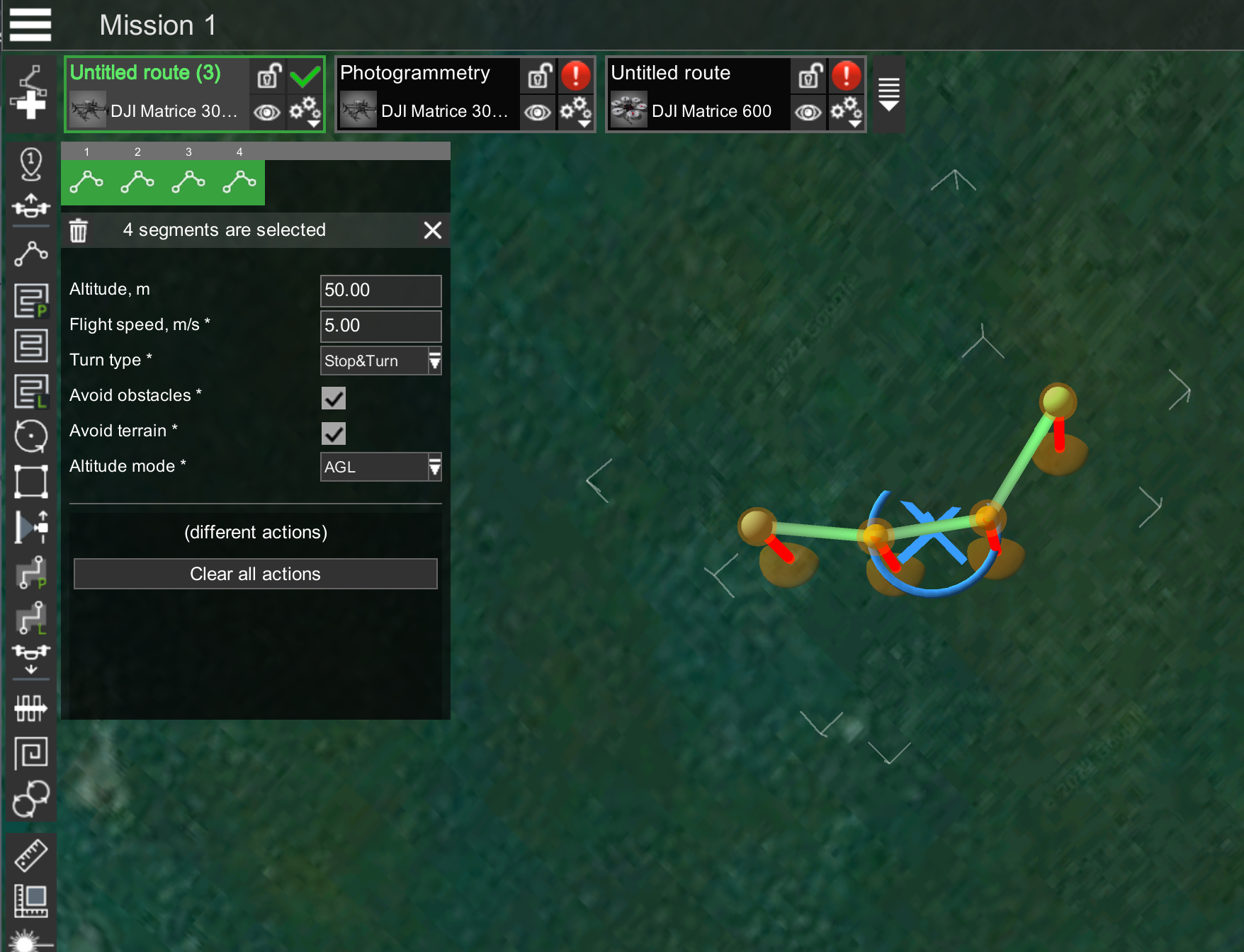Select the circle tool in left toolbar
The width and height of the screenshot is (1244, 952).
click(30, 436)
